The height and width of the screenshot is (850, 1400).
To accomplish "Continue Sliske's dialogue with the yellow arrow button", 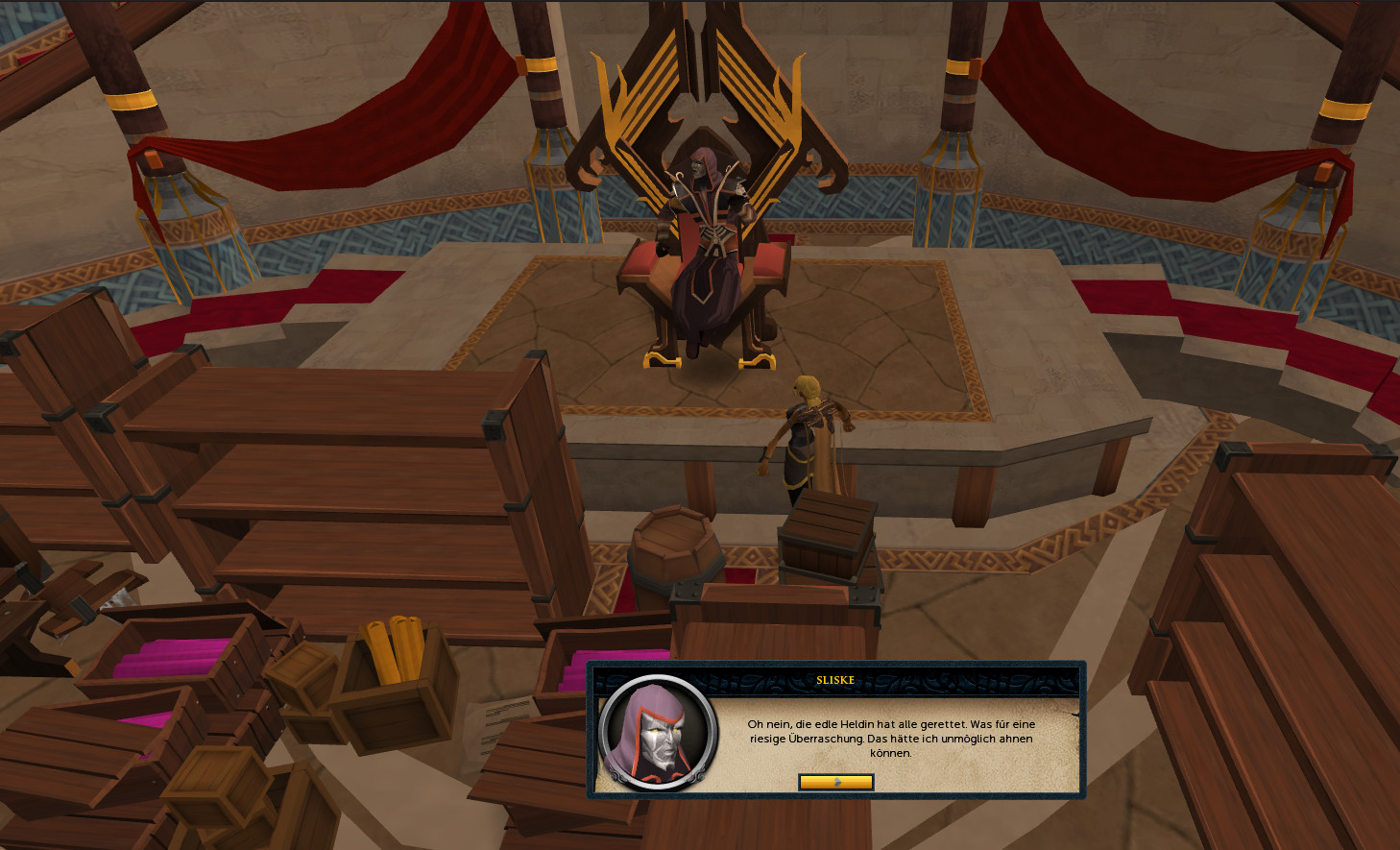I will tap(835, 782).
